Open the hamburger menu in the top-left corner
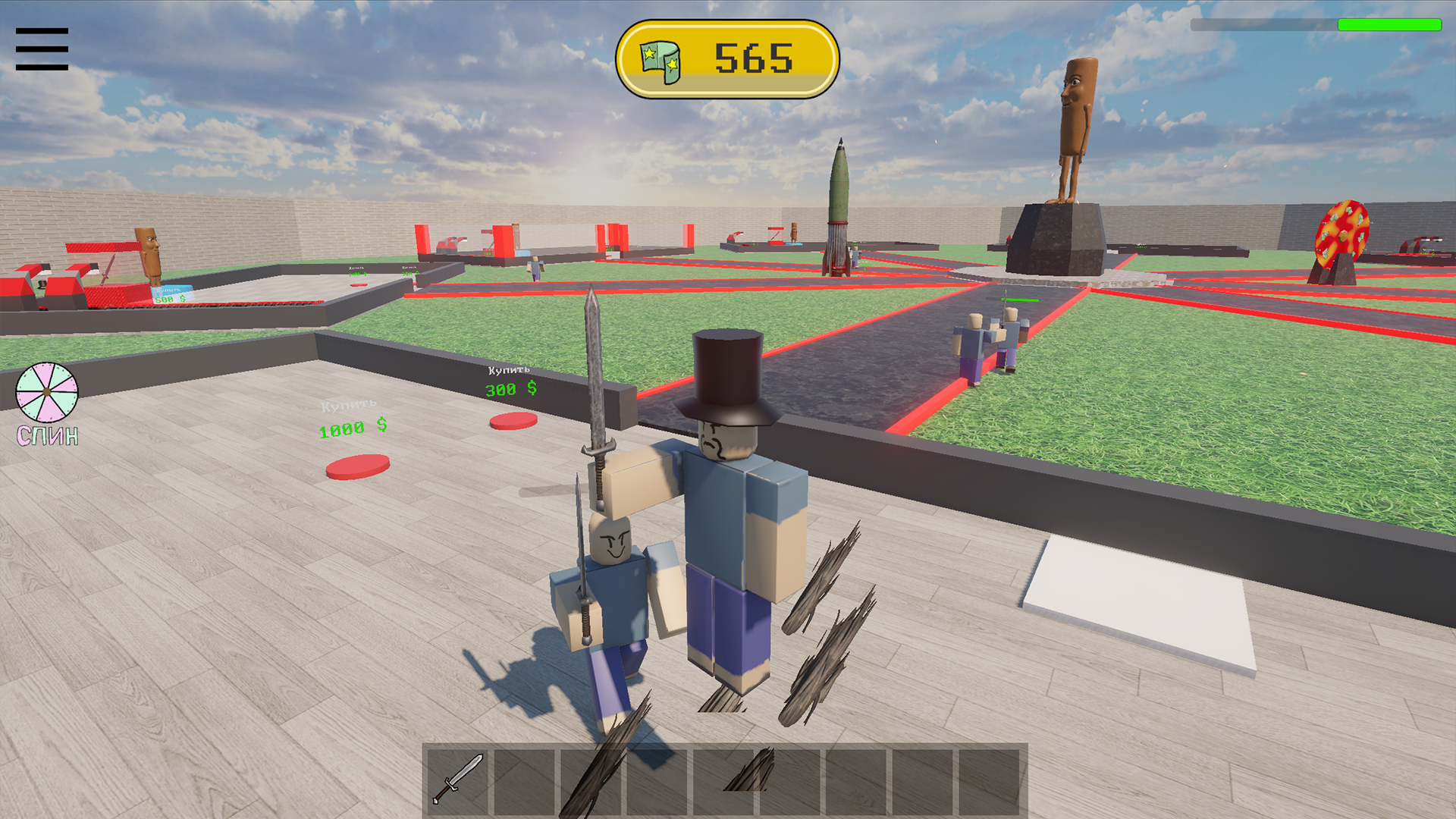1456x819 pixels. pos(42,48)
